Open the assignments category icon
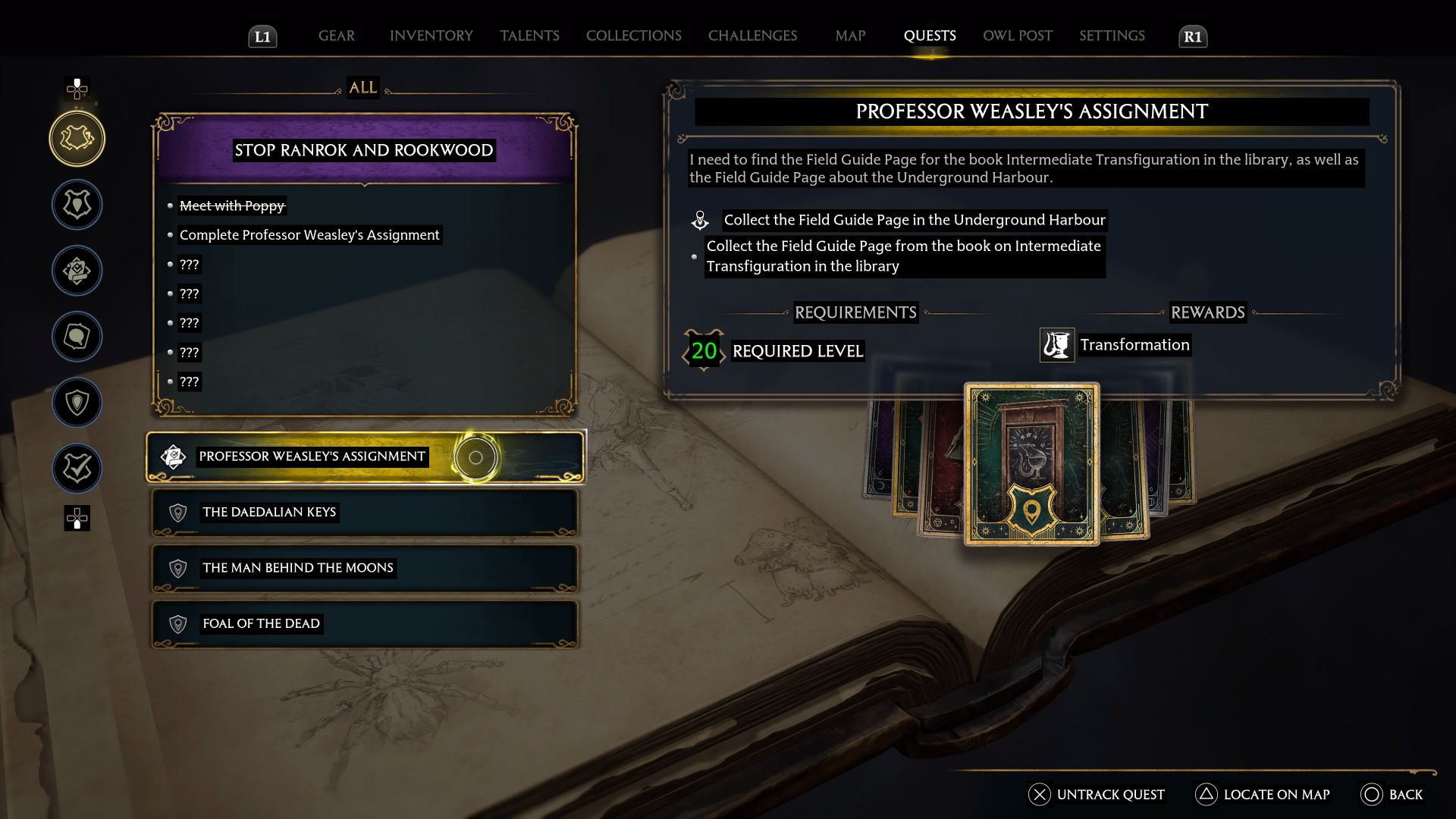The image size is (1456, 819). point(77,271)
